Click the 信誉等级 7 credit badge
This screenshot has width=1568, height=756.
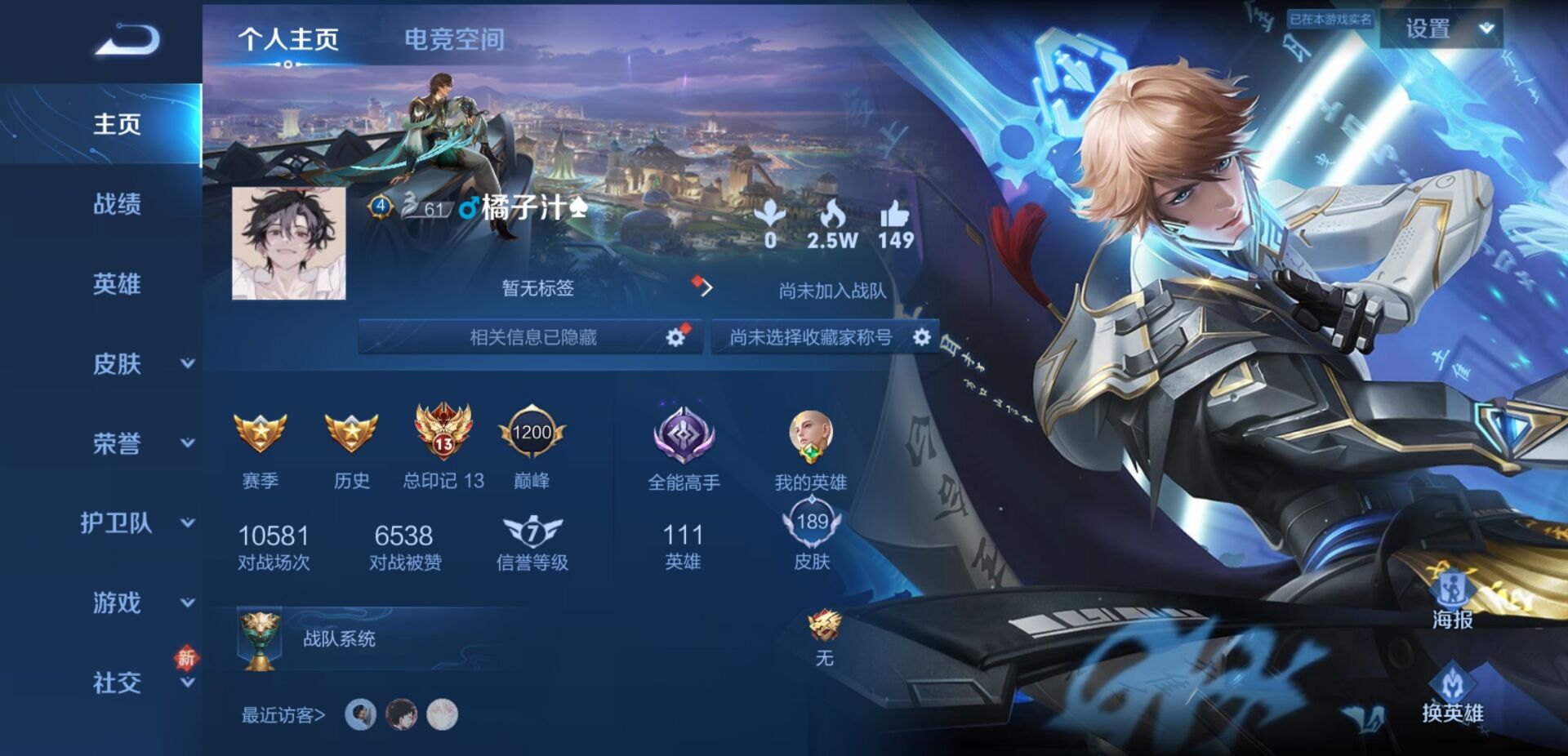tap(533, 533)
